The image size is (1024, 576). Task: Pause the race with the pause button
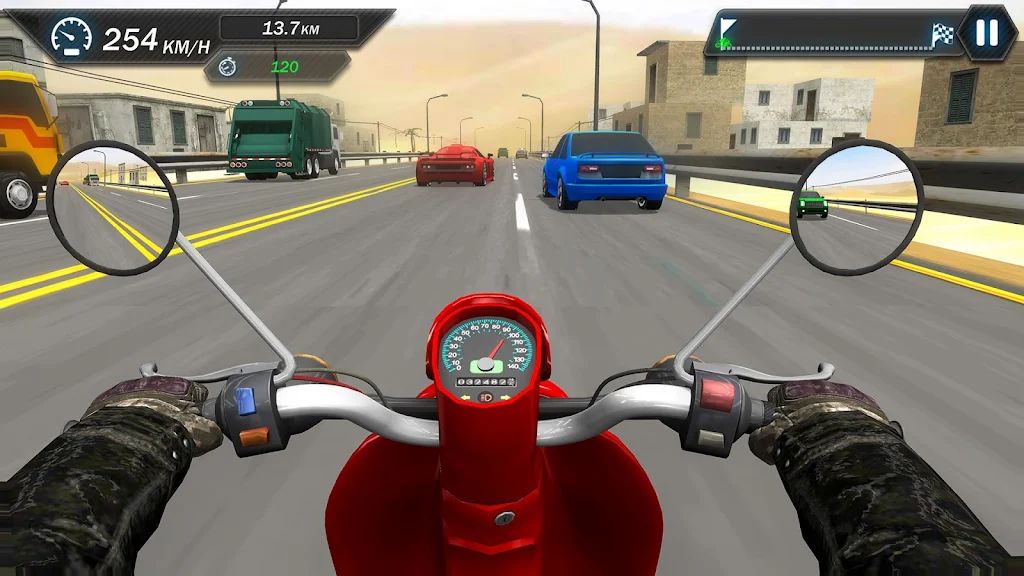pos(986,33)
